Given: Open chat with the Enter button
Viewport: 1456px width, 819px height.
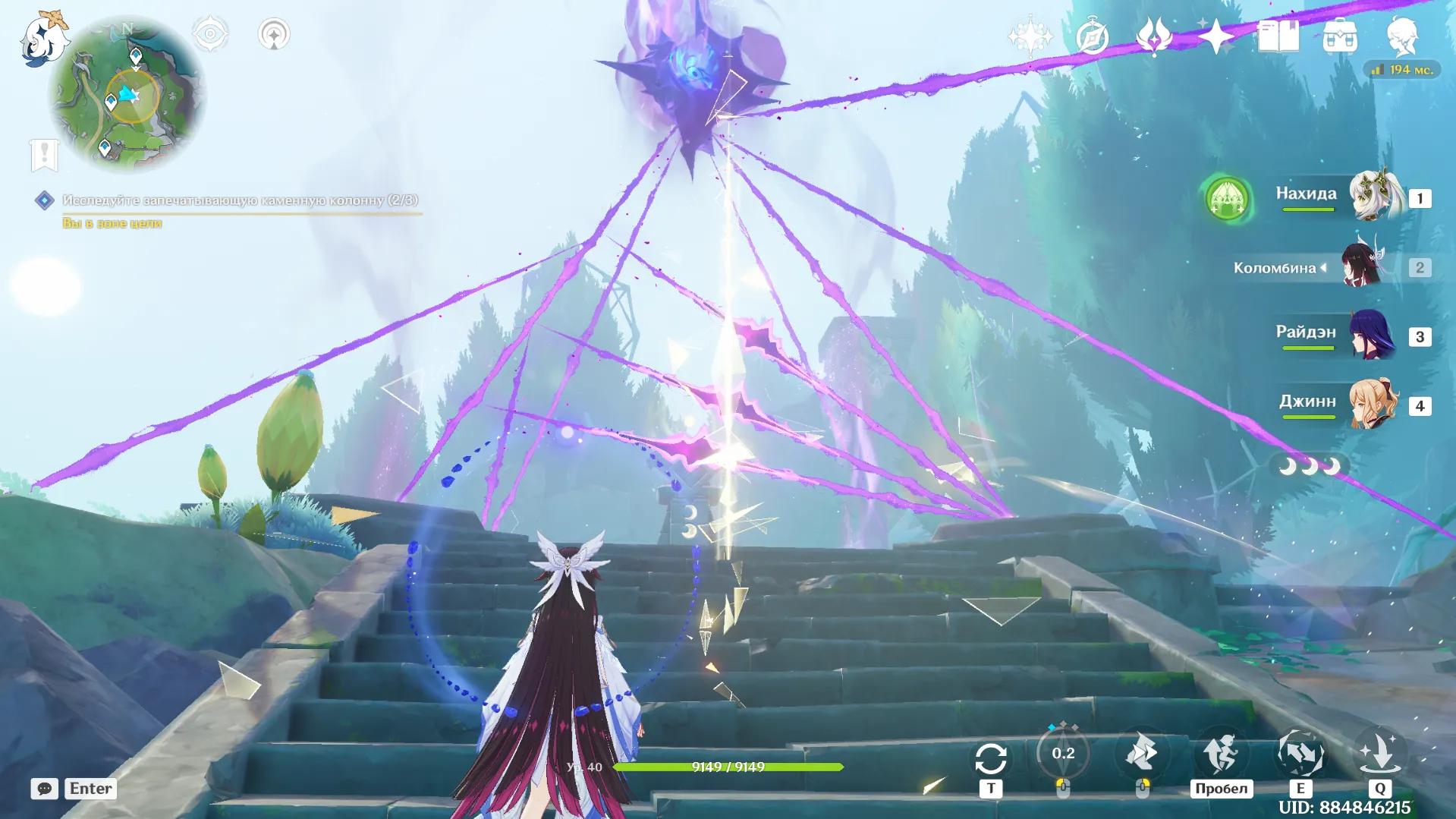Looking at the screenshot, I should pyautogui.click(x=90, y=789).
